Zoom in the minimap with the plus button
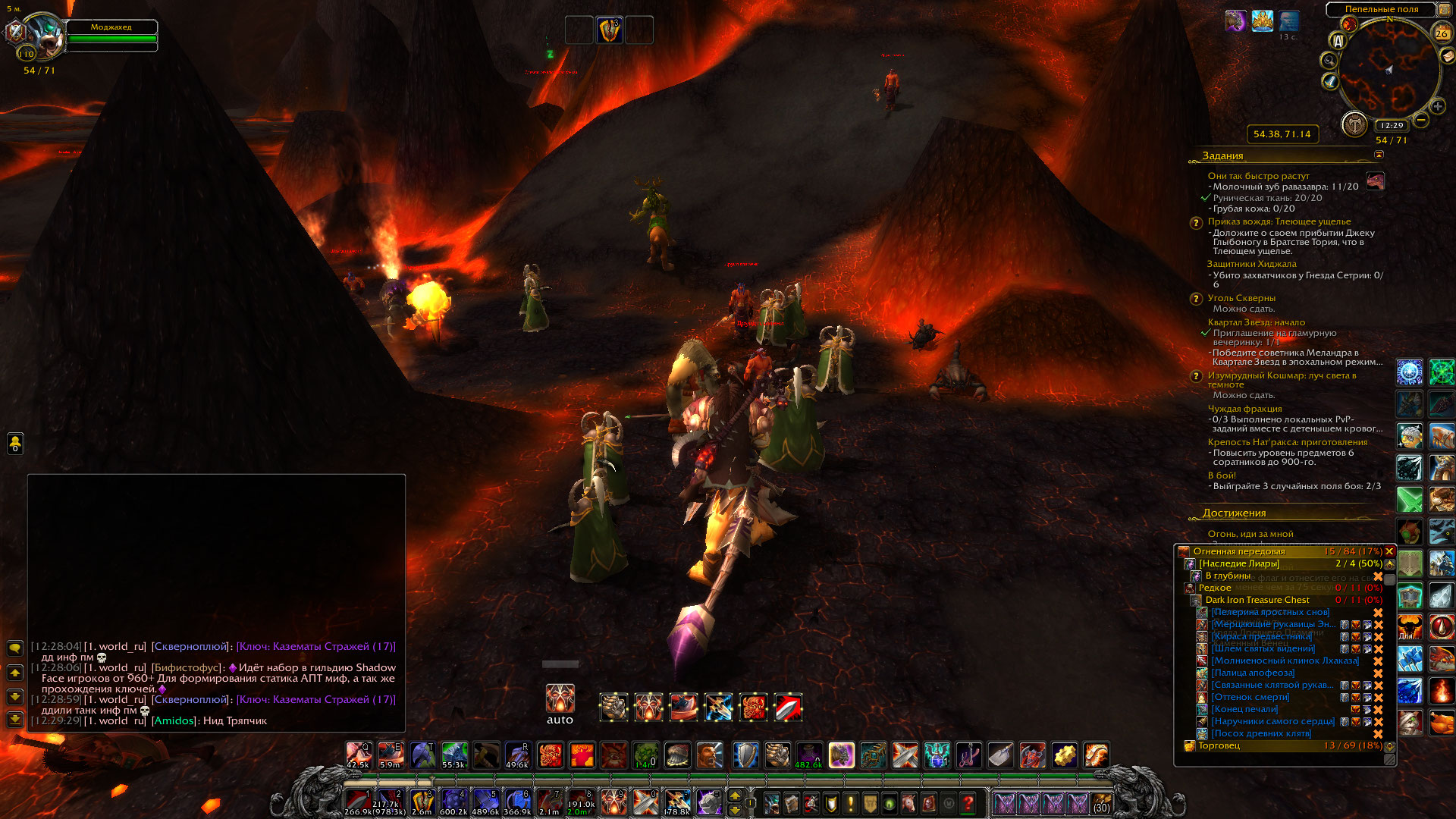Viewport: 1456px width, 819px height. 1437,106
